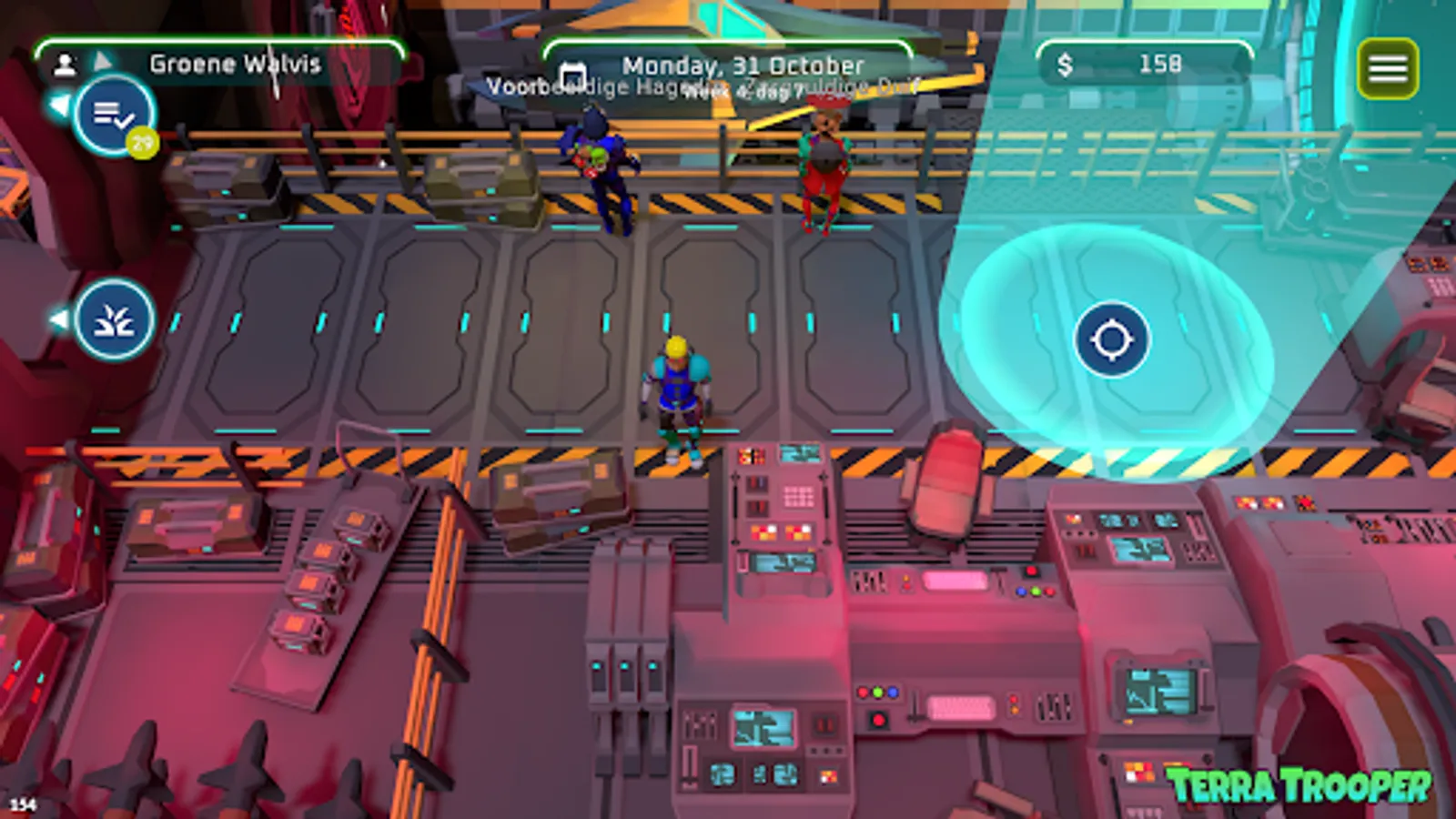Show the money balance panel
1456x819 pixels.
click(1145, 64)
